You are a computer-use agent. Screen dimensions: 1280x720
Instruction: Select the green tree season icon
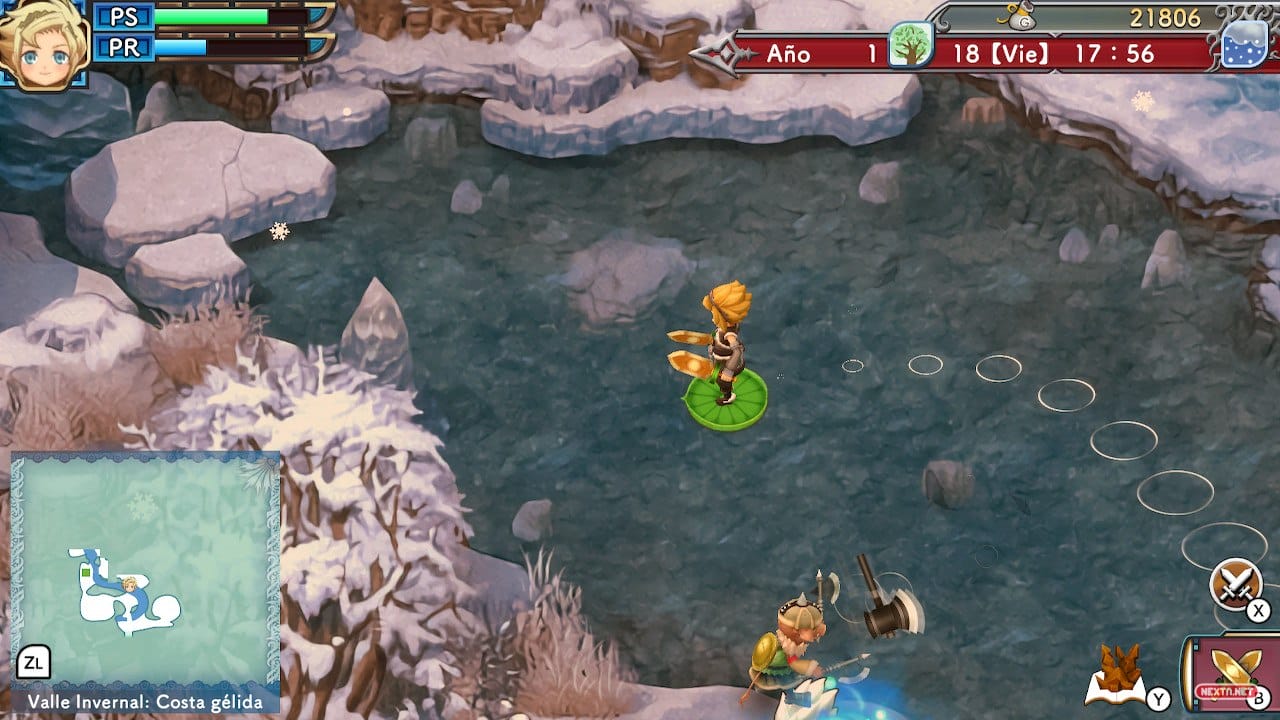tap(910, 45)
